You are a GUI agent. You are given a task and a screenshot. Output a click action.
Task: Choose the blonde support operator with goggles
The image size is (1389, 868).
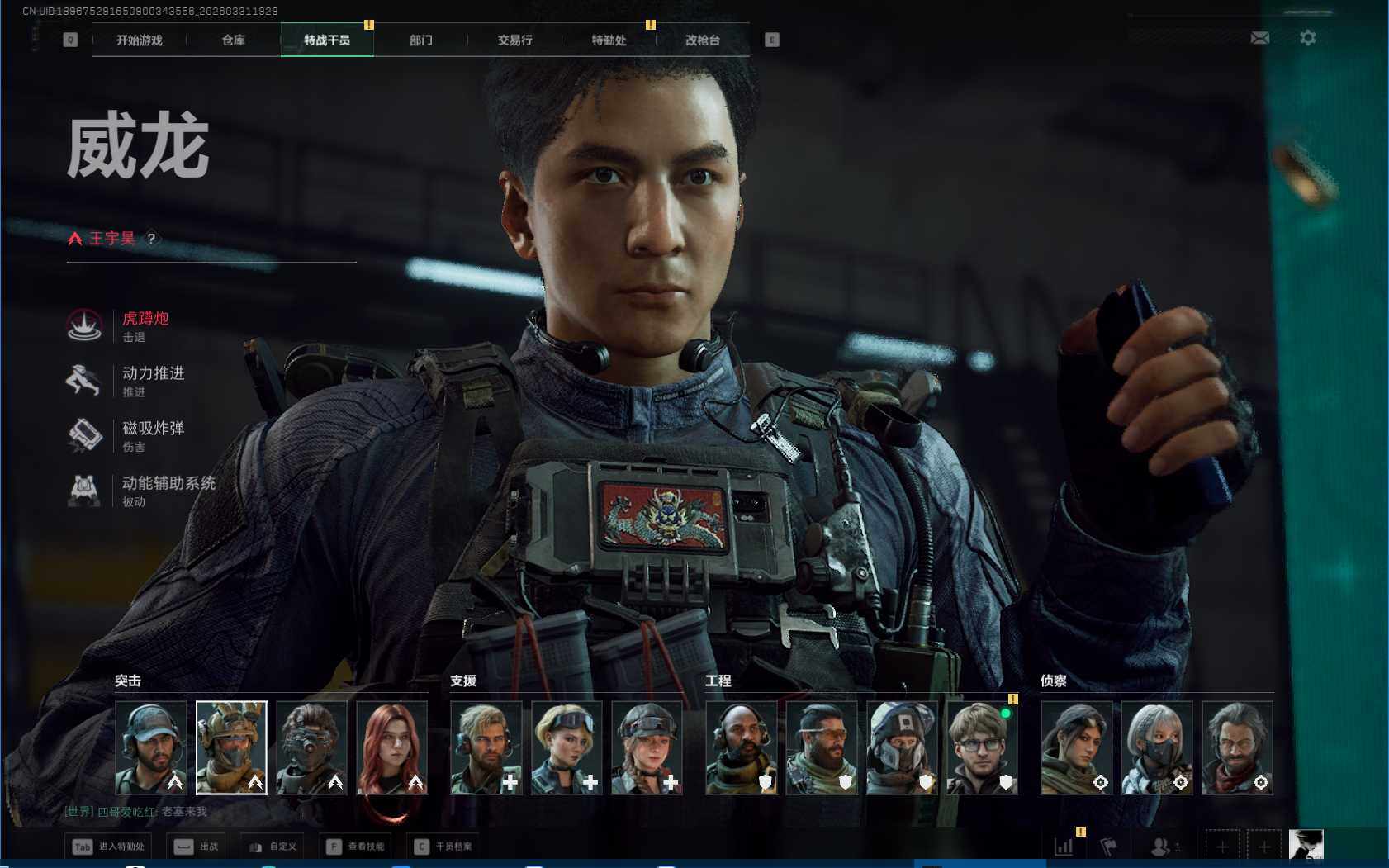pyautogui.click(x=567, y=747)
